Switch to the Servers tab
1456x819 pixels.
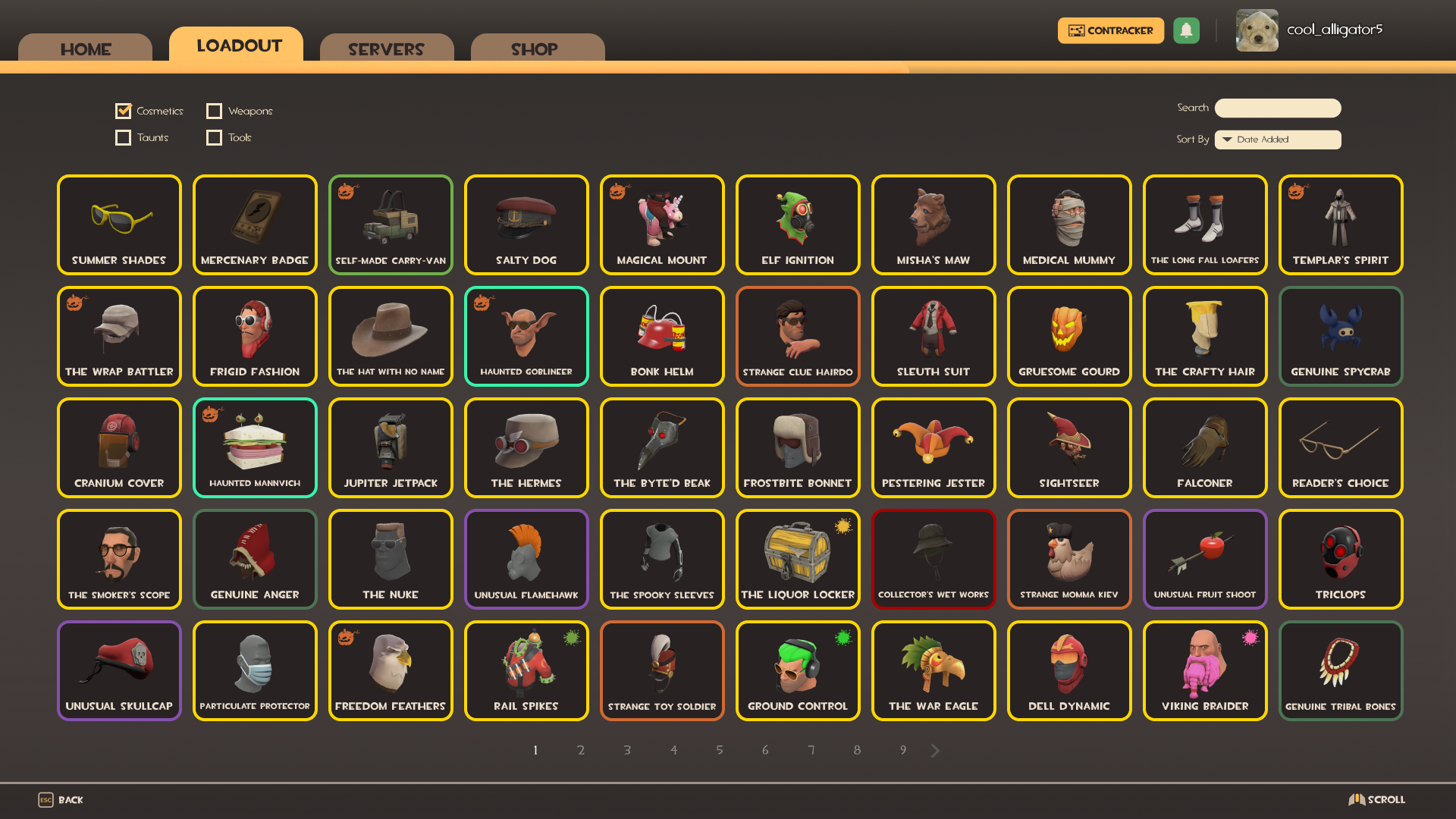(x=386, y=49)
